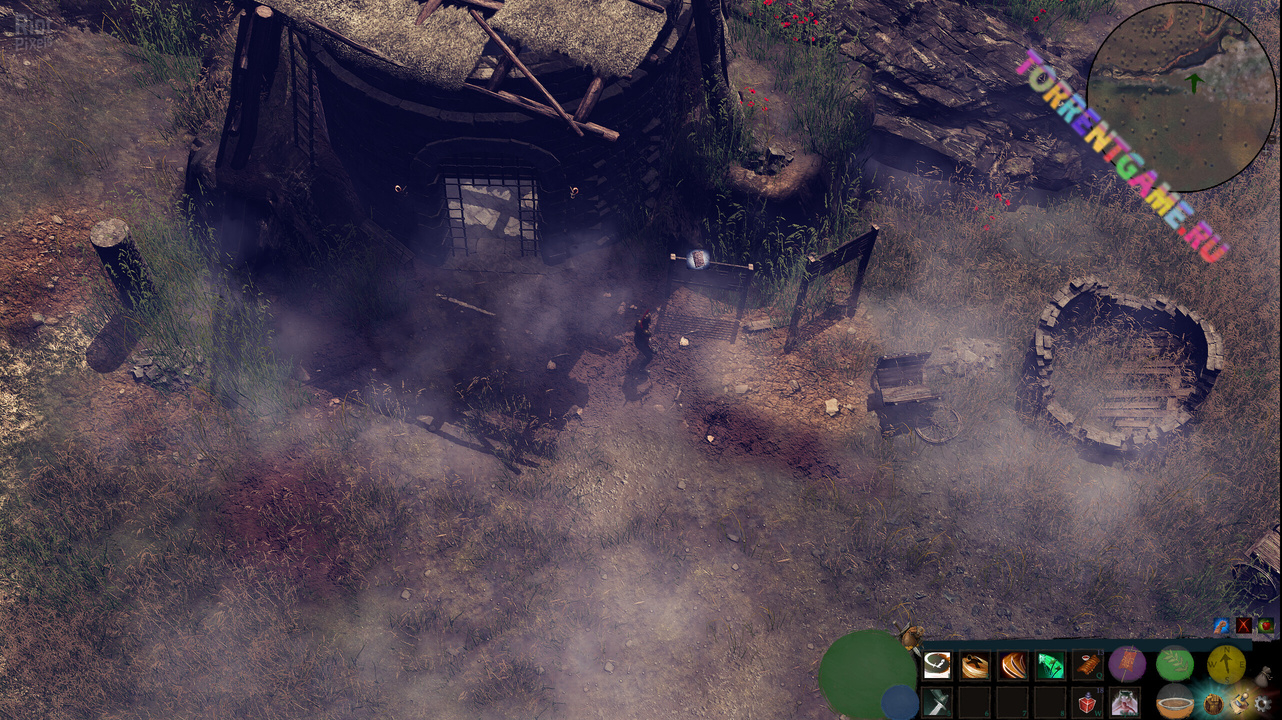This screenshot has height=720, width=1282.
Task: Click the red crossed X status icon
Action: click(x=1244, y=626)
